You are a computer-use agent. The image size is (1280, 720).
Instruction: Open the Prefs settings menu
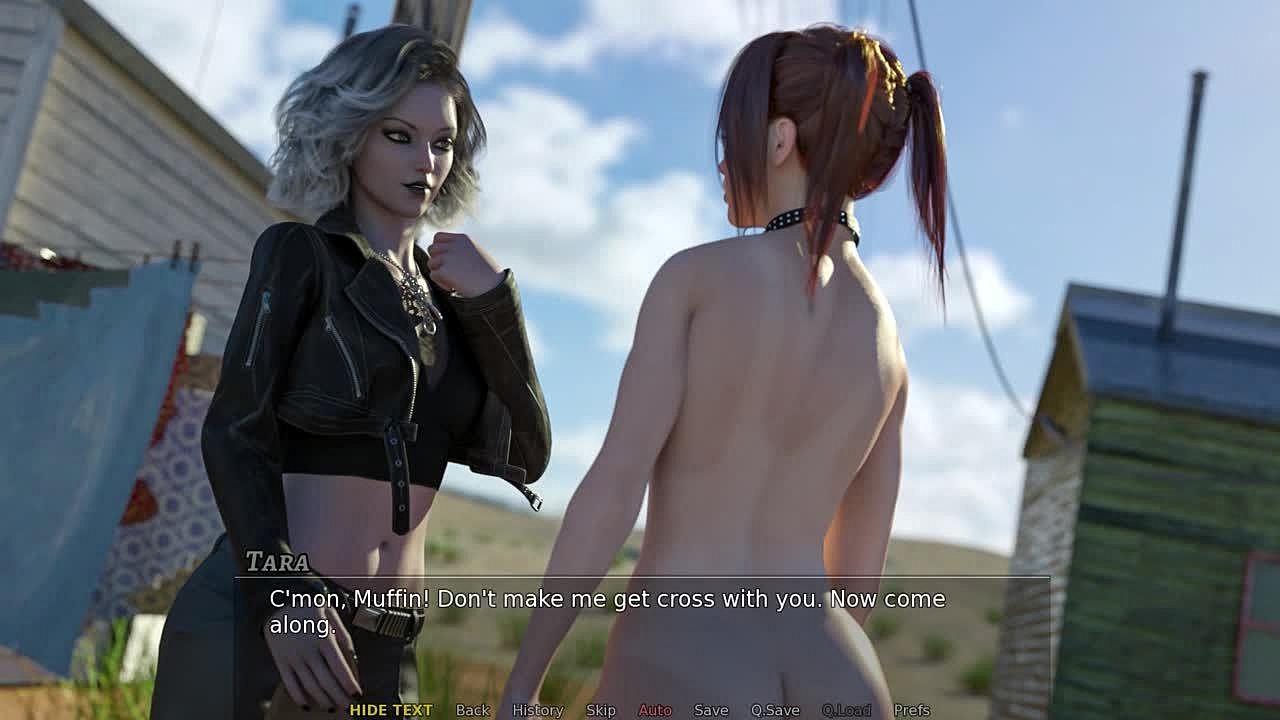click(x=912, y=710)
